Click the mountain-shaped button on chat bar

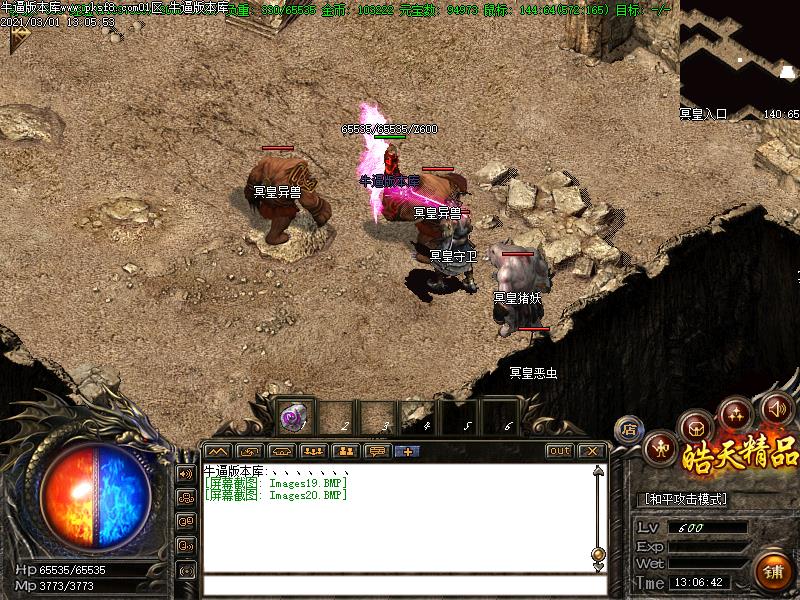pyautogui.click(x=218, y=451)
